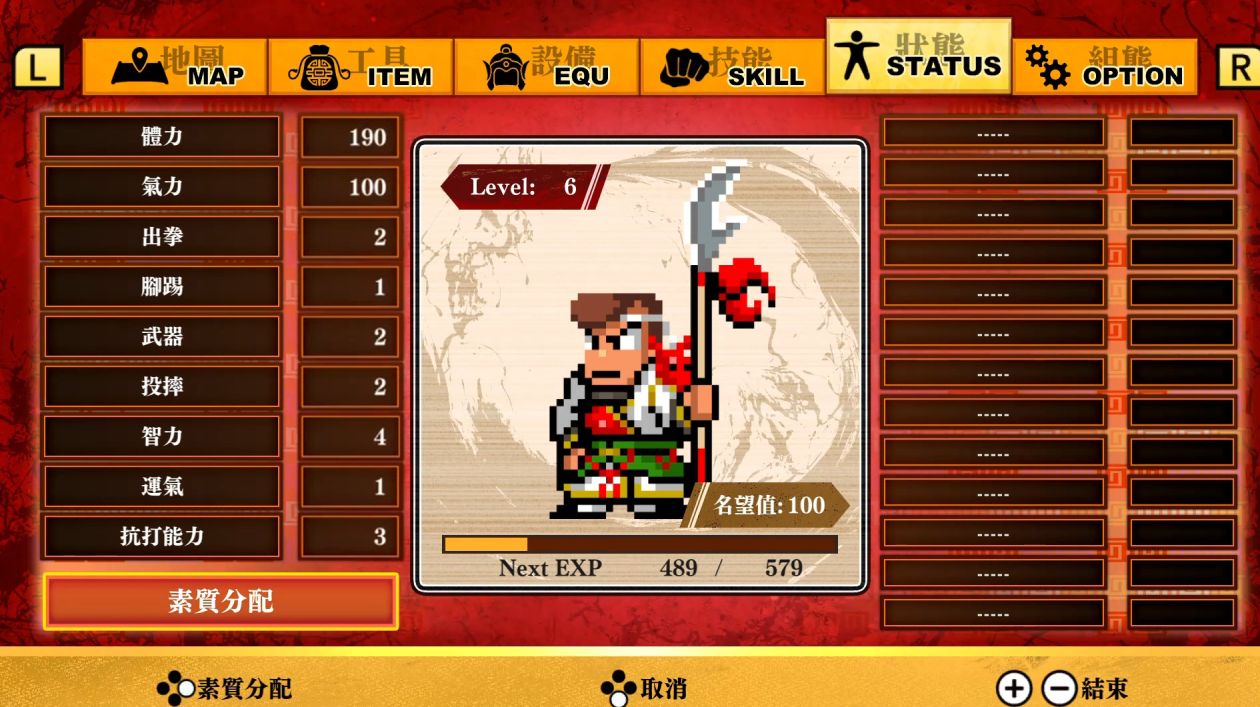Viewport: 1260px width, 707px height.
Task: Select the EQU equipment tab
Action: click(547, 67)
